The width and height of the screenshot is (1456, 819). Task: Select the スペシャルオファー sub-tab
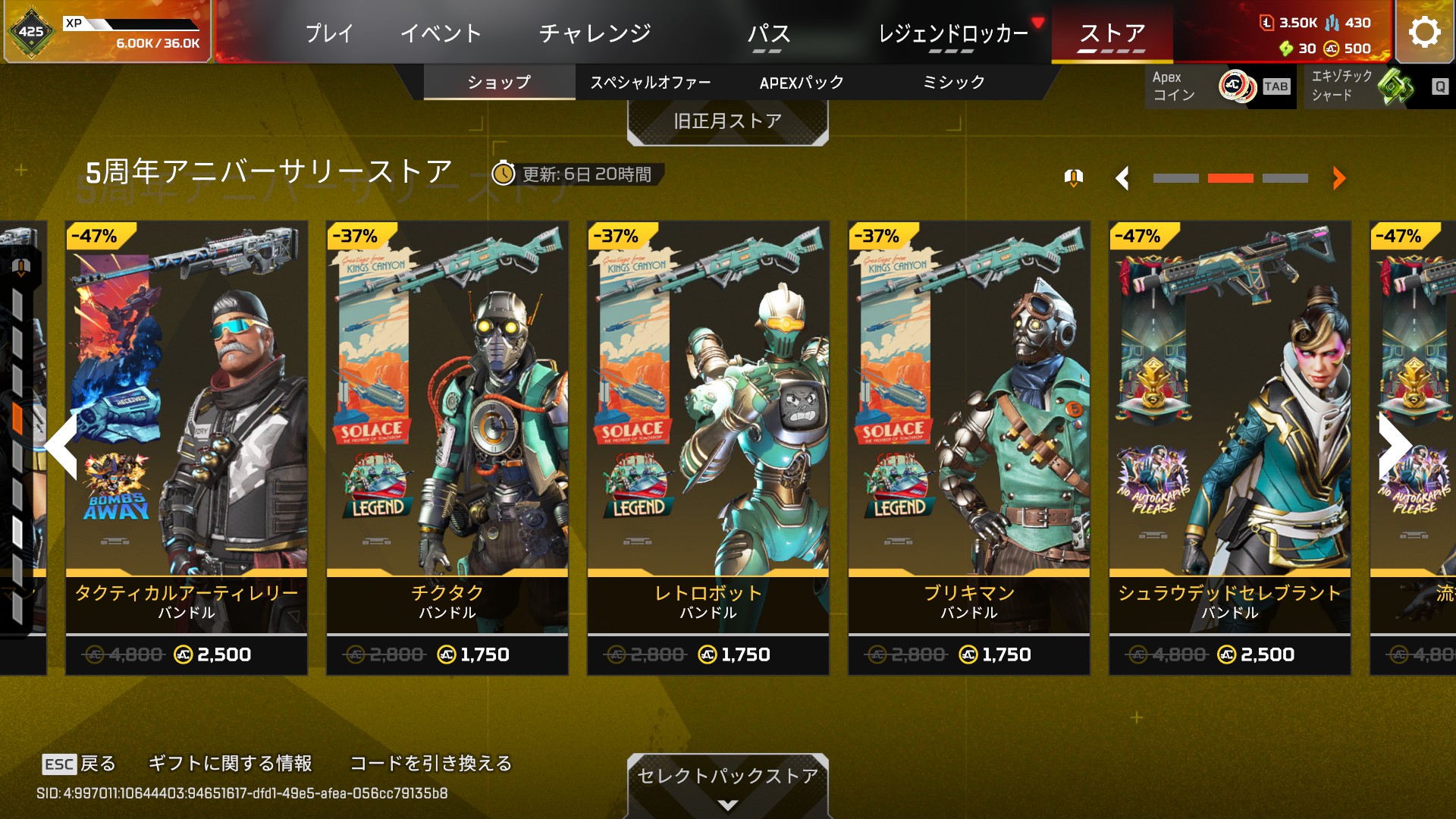tap(651, 82)
